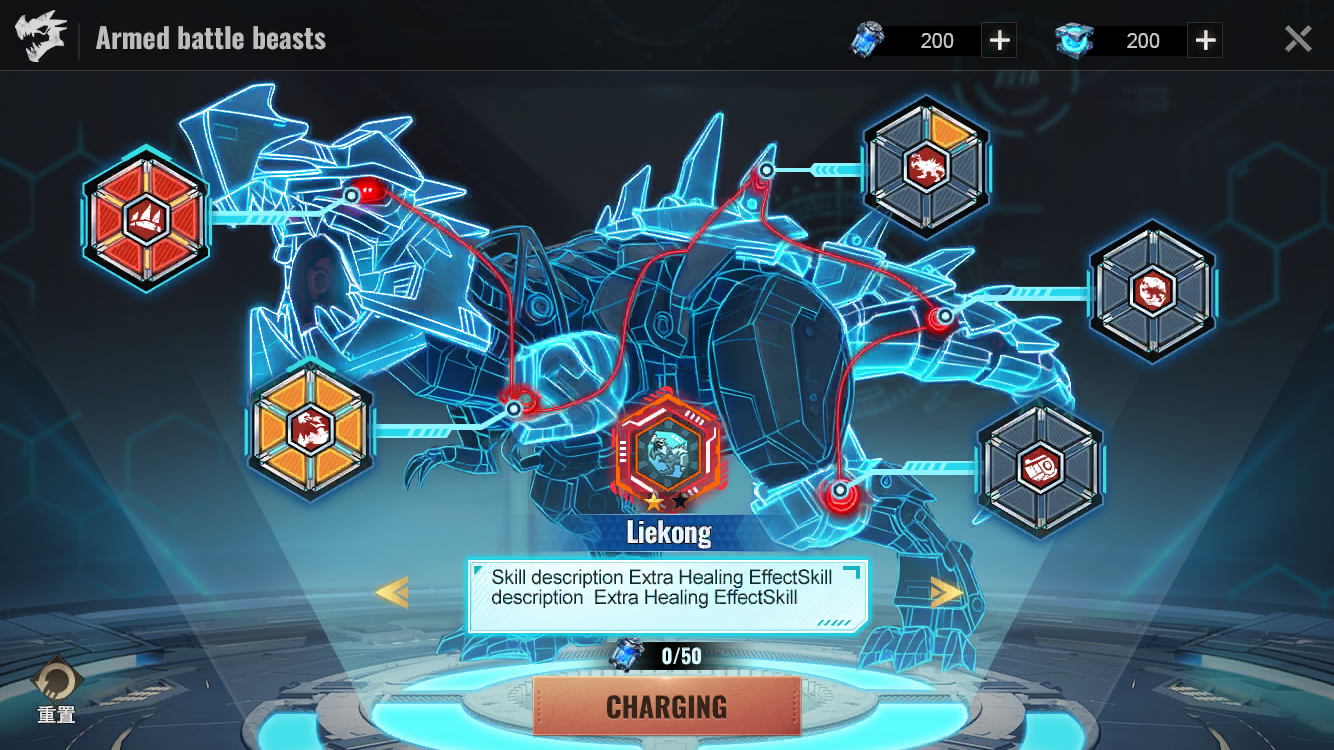Screen dimensions: 1334x750
Task: Add more blue chest currency
Action: tap(1205, 41)
